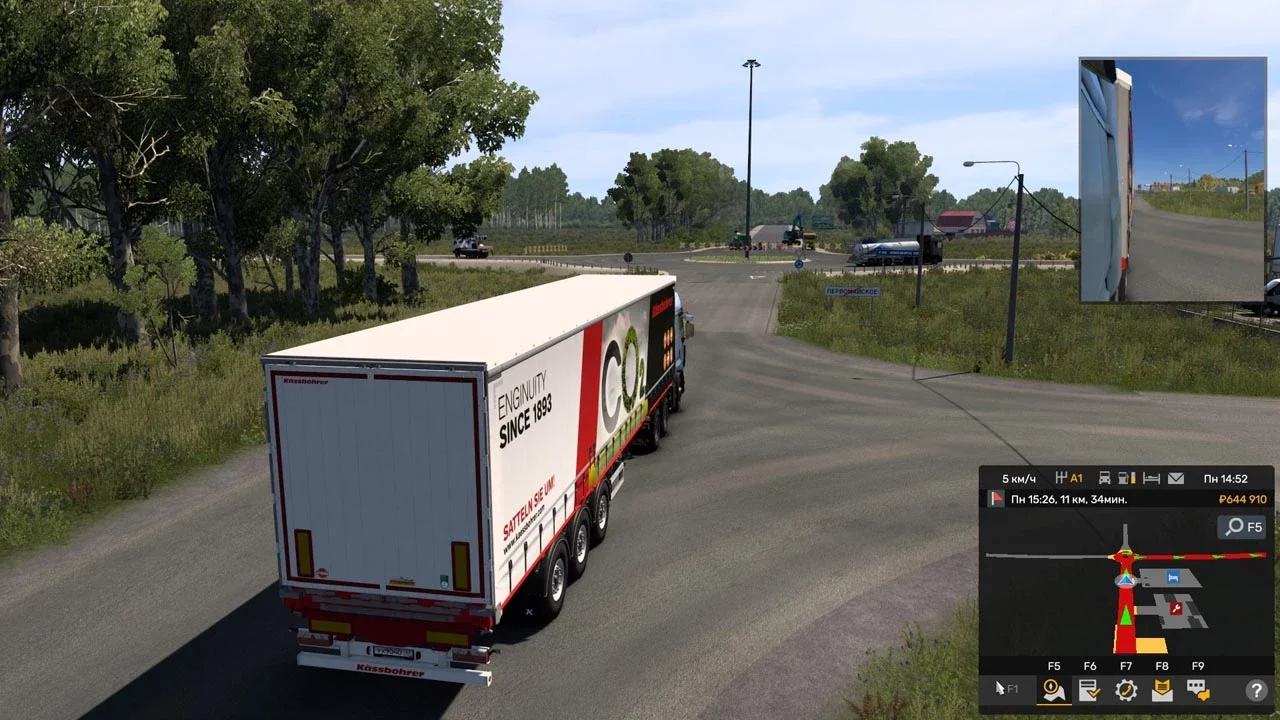Viewport: 1280px width, 720px height.
Task: Open quick messages via the F8 icon
Action: (x=1162, y=687)
